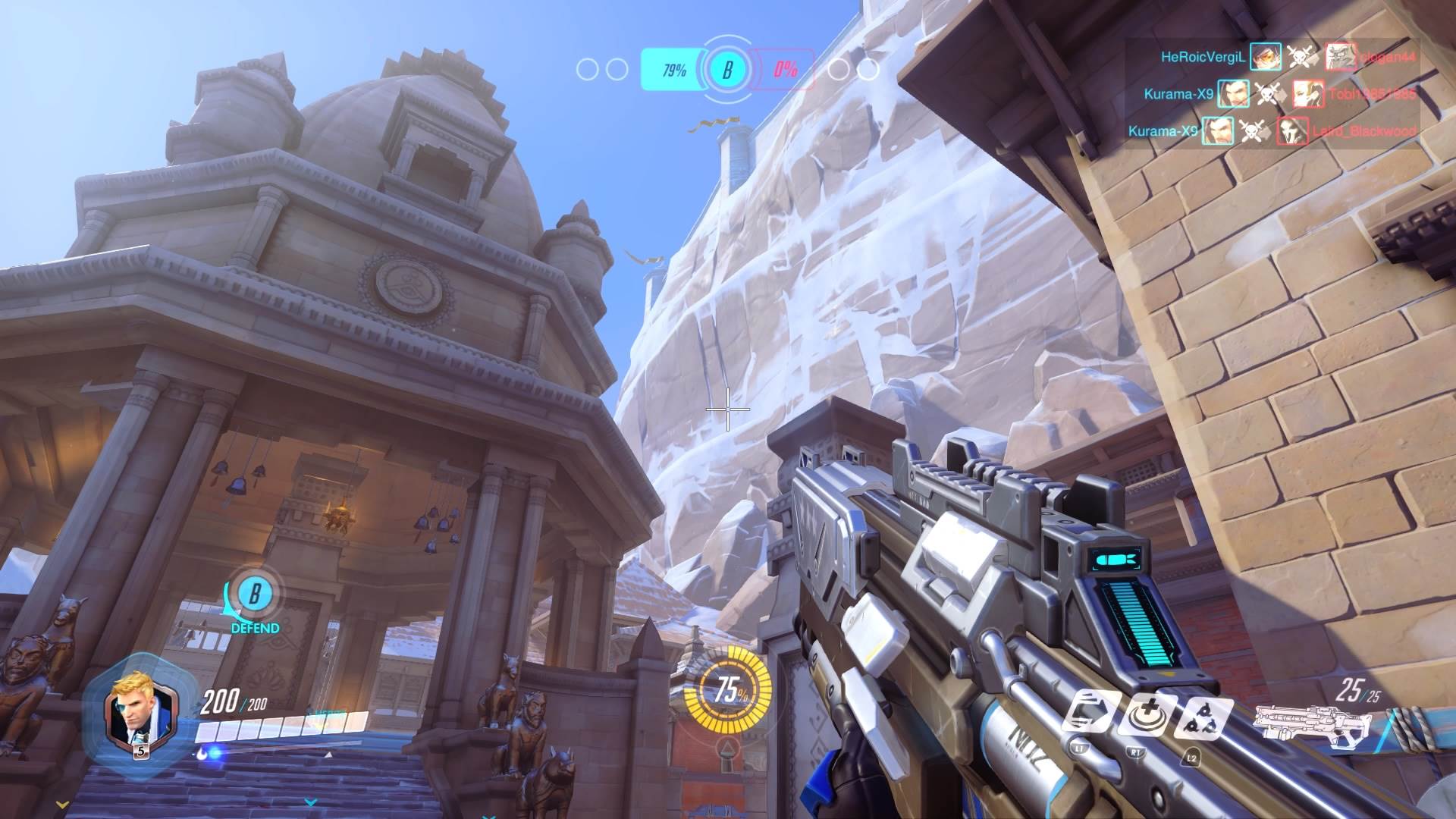Screen dimensions: 1456x819
Task: Choose the Torbjörn victim portrait in the kill feed
Action: click(x=1341, y=57)
